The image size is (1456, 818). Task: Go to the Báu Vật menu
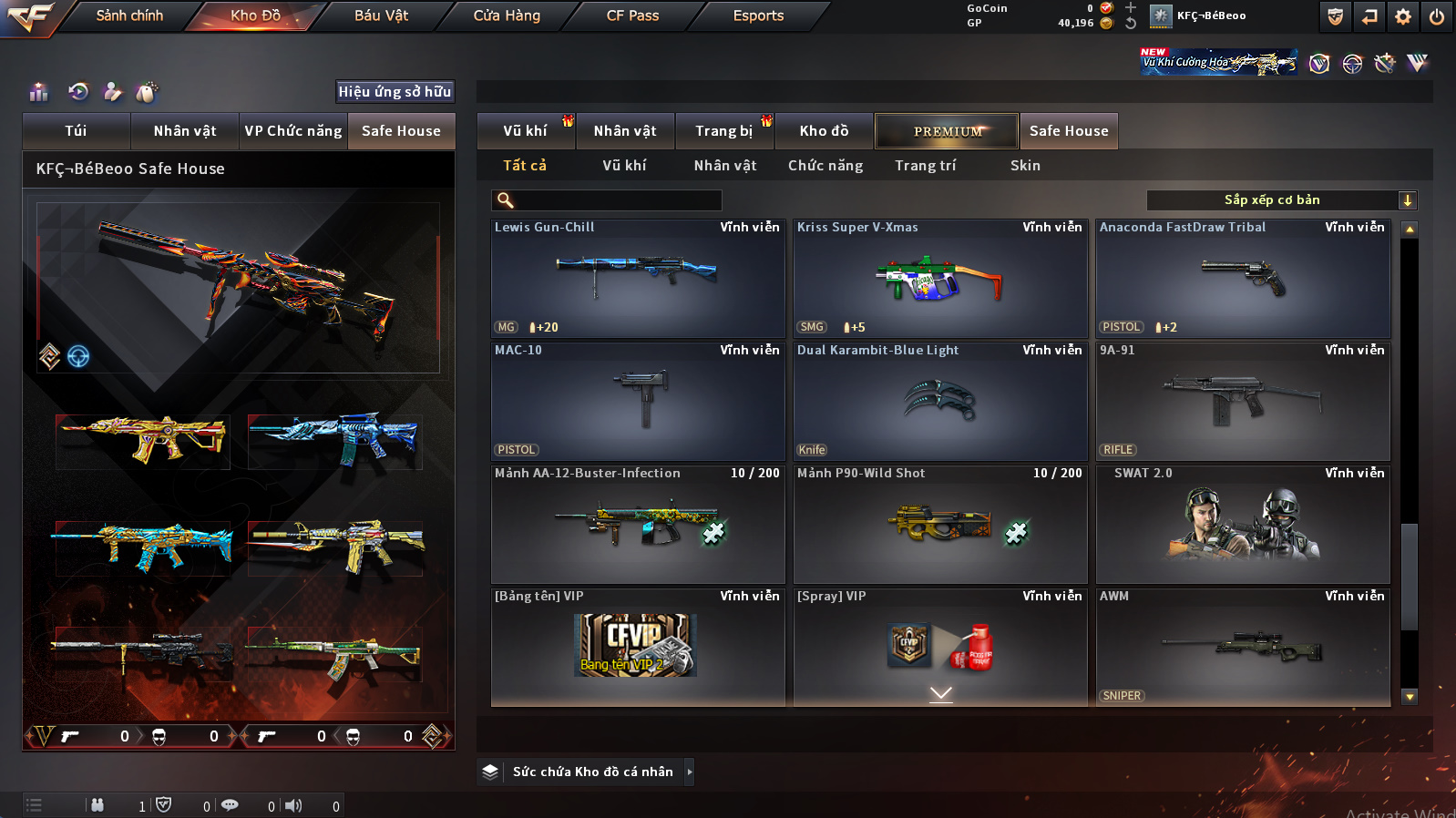(381, 15)
